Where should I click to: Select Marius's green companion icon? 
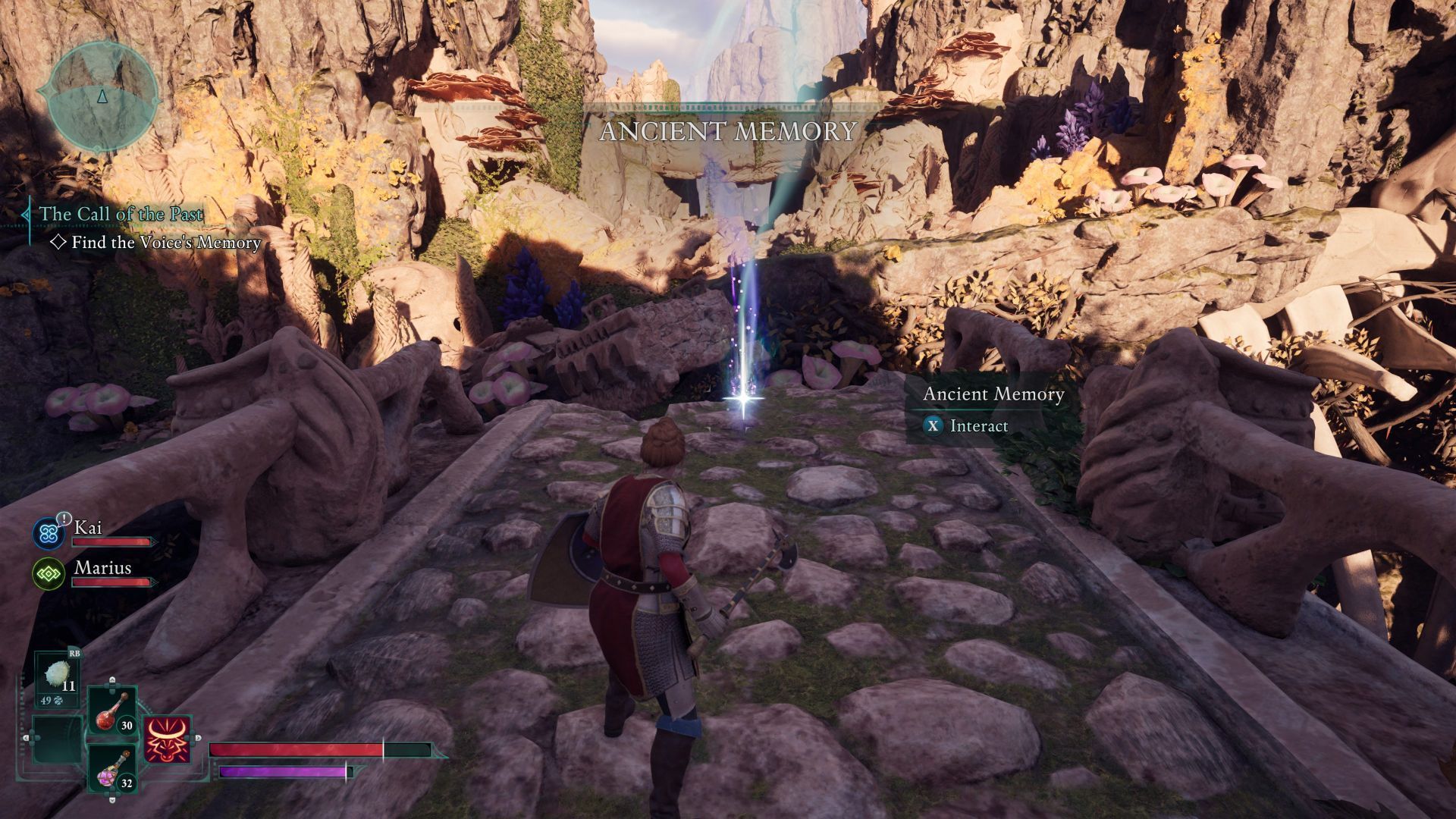49,573
